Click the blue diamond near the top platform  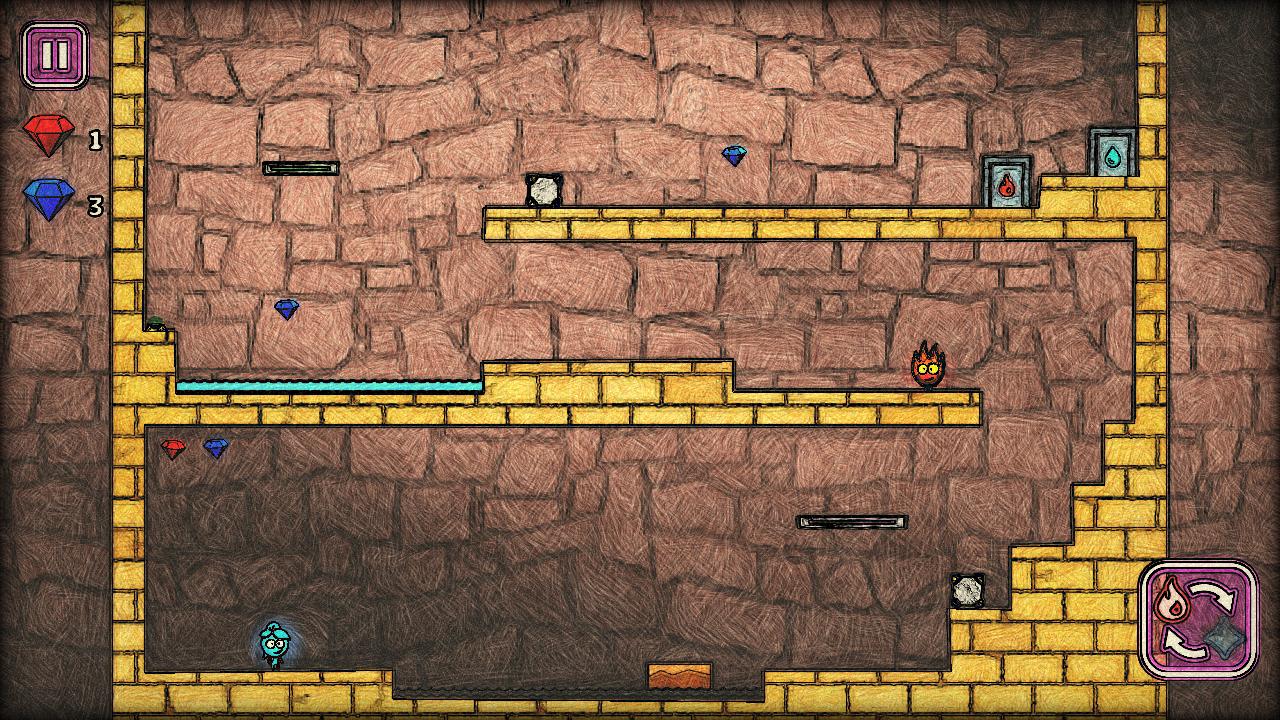click(x=735, y=155)
